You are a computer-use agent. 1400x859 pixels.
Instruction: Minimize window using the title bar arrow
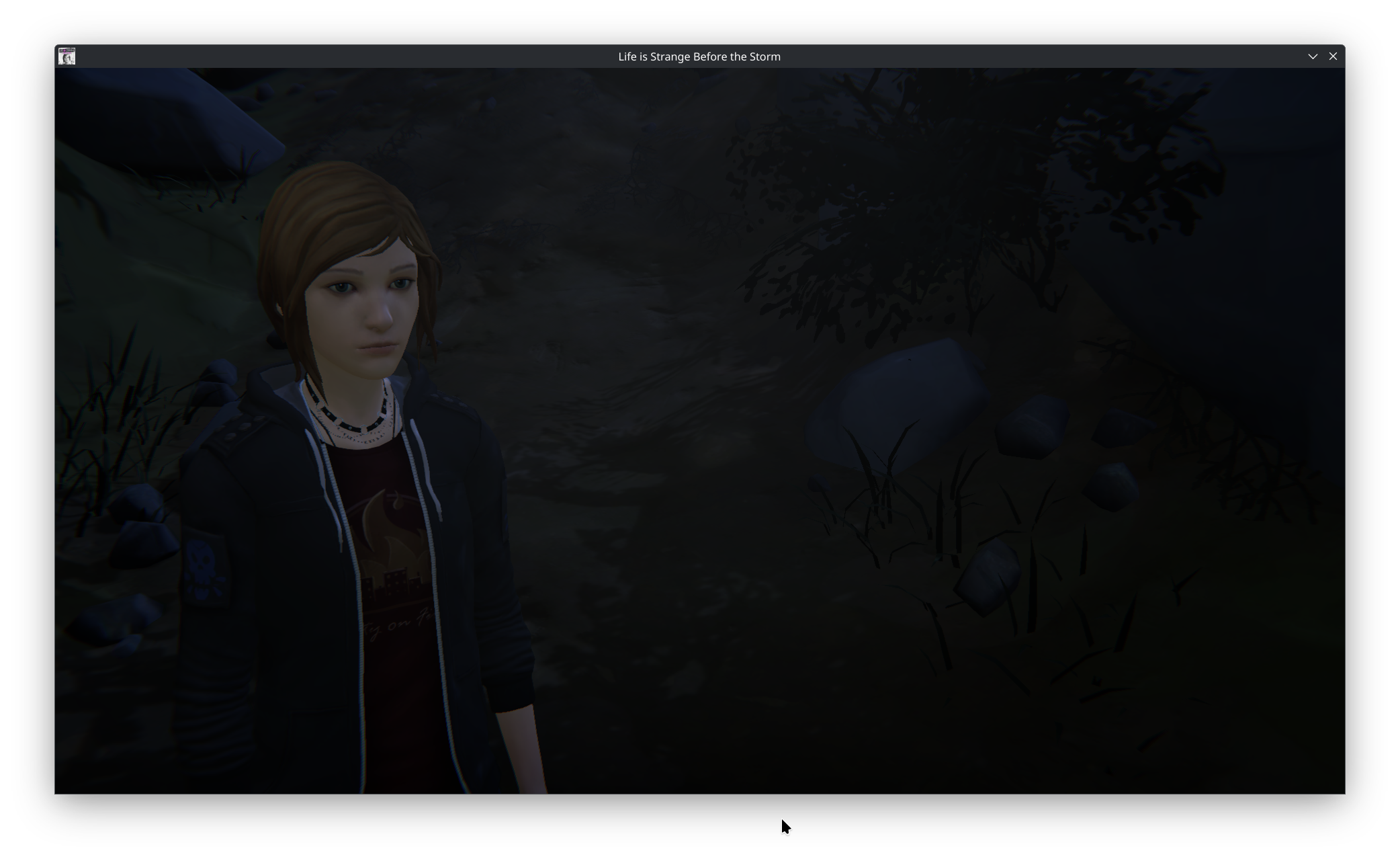(x=1313, y=56)
